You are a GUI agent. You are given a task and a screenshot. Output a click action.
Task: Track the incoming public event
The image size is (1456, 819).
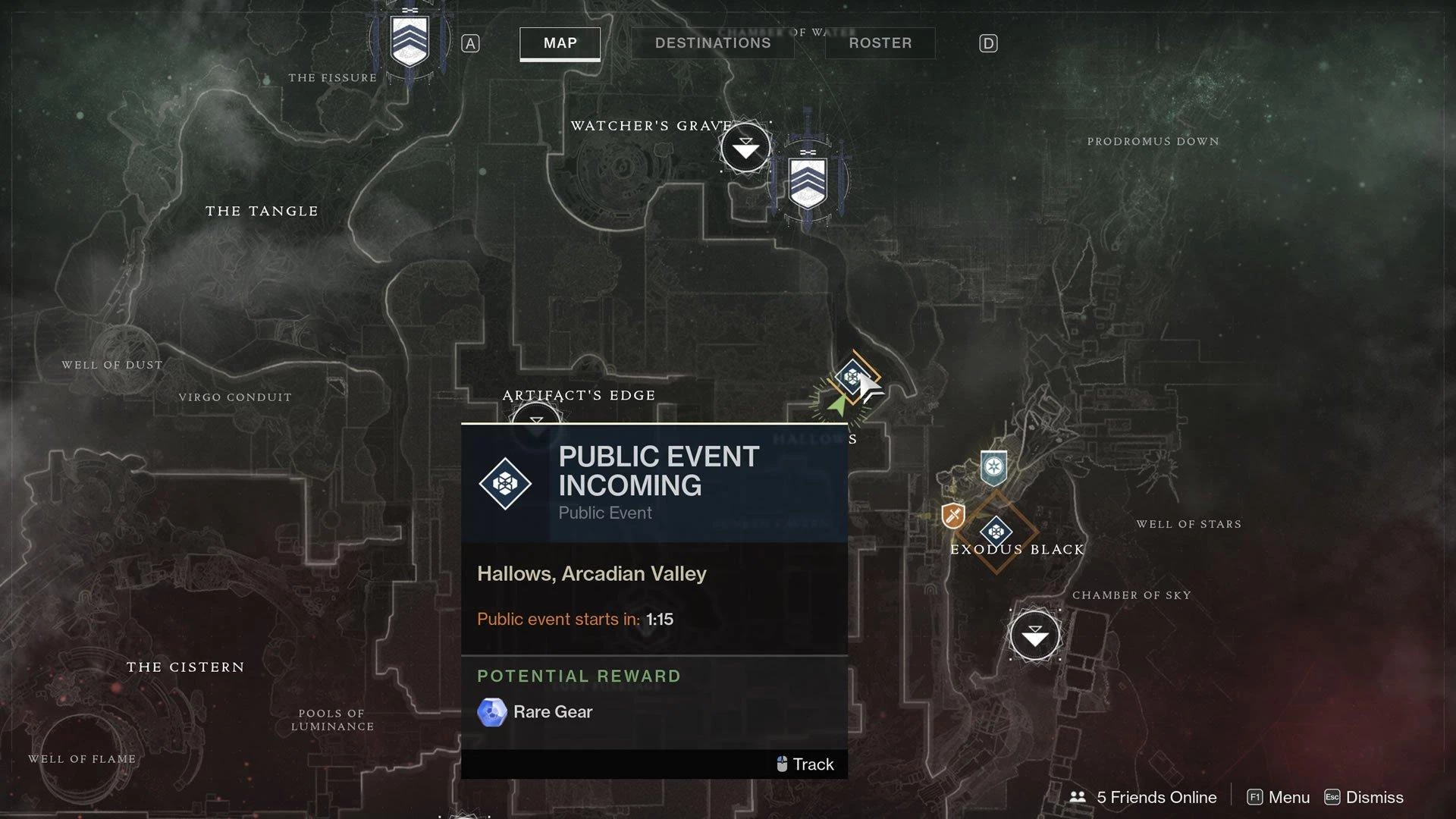805,764
